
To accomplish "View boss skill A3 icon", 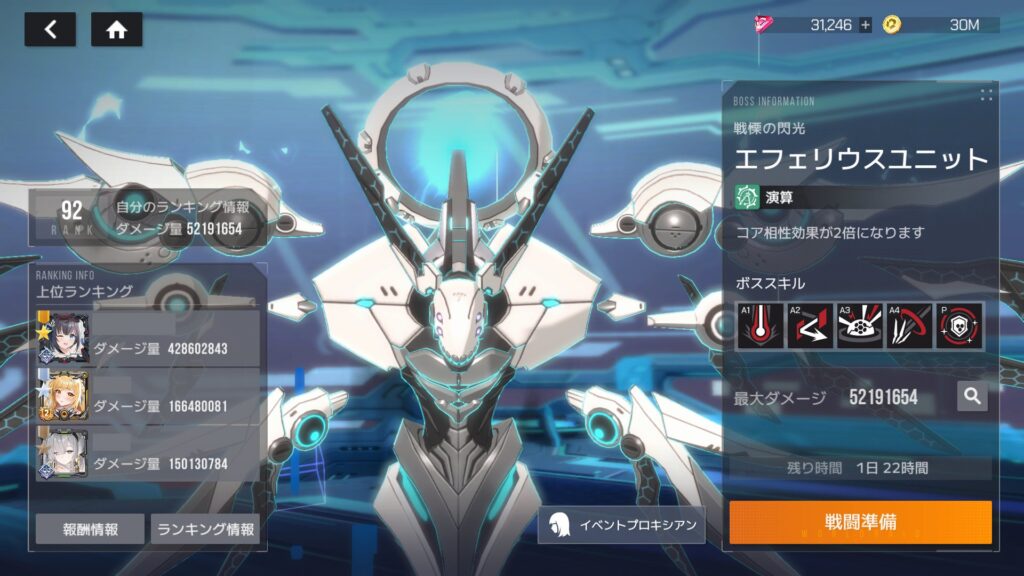I will coord(859,326).
